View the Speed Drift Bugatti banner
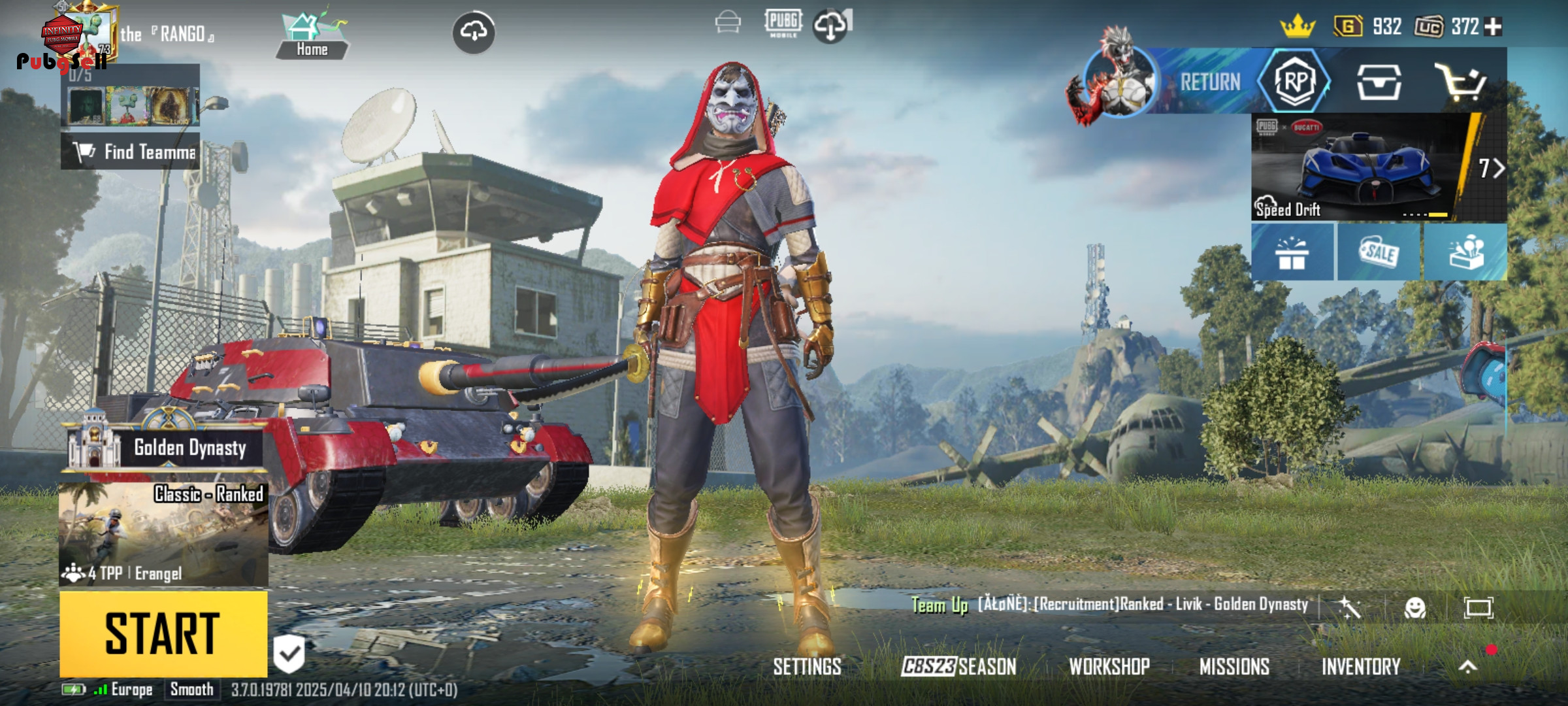The image size is (1568, 706). tap(1365, 167)
